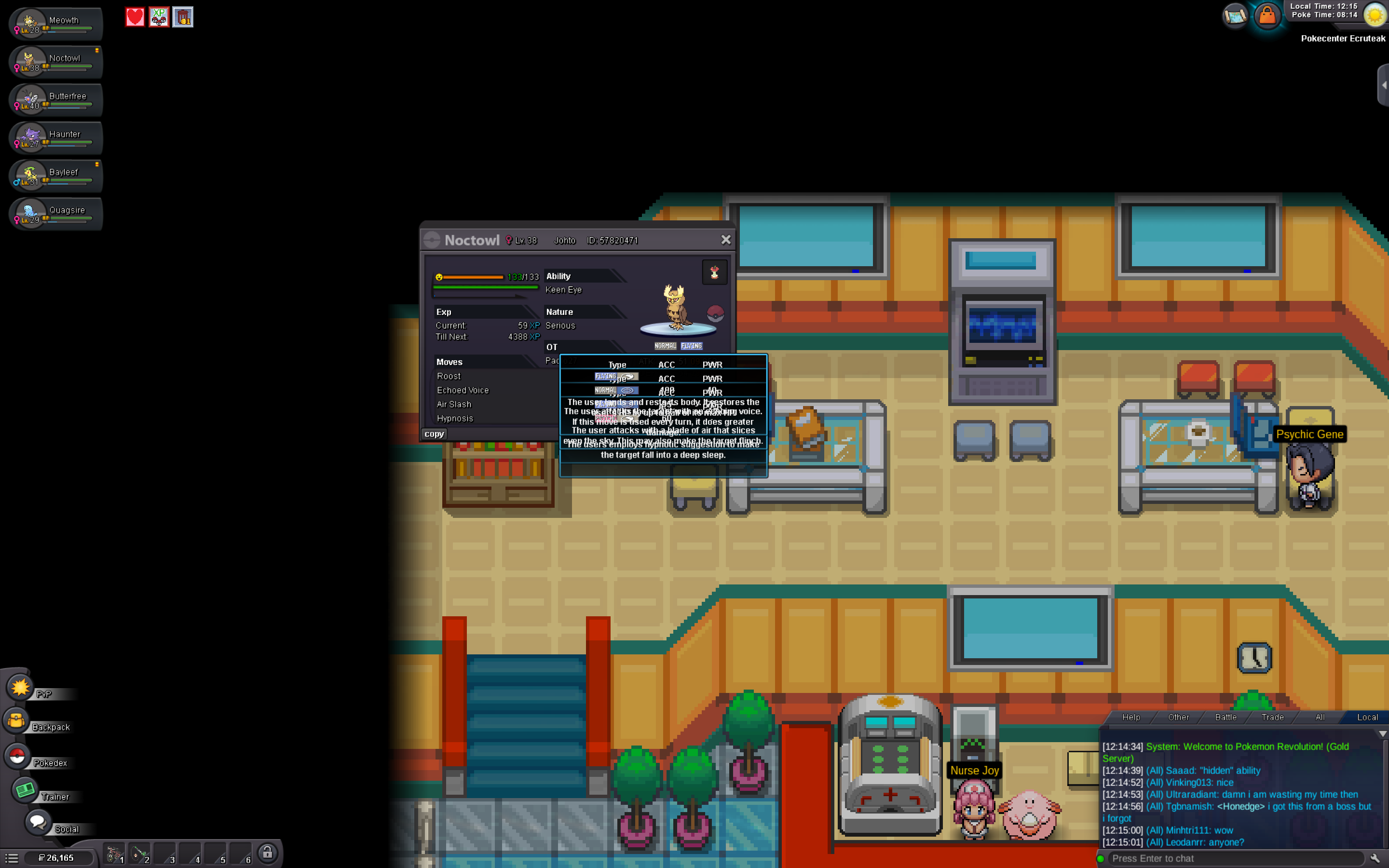Focus the chat input box
The height and width of the screenshot is (868, 1389).
tap(1234, 858)
